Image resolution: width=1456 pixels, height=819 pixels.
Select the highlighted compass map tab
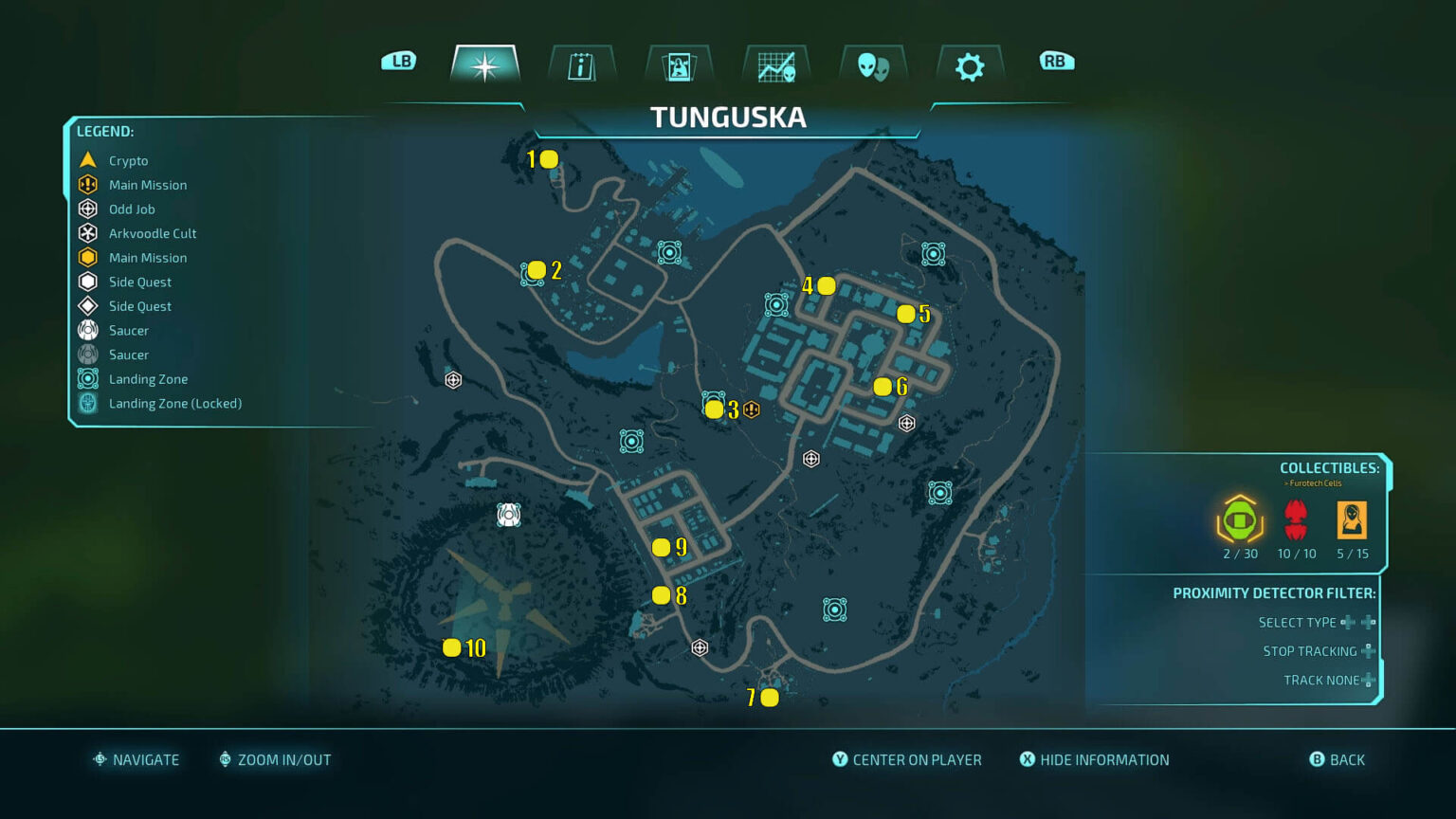click(485, 64)
